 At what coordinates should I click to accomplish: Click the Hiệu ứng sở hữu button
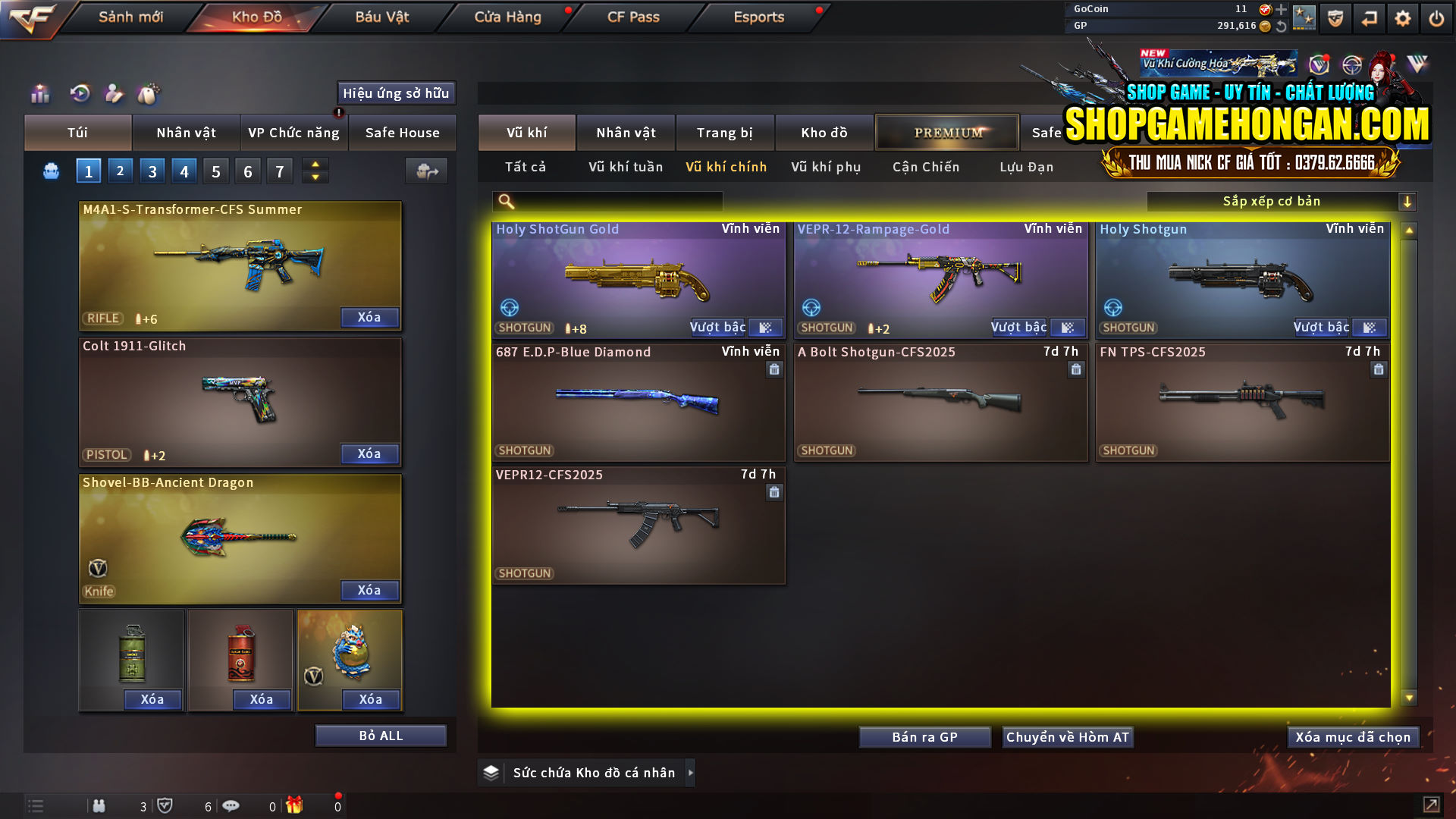tap(396, 93)
